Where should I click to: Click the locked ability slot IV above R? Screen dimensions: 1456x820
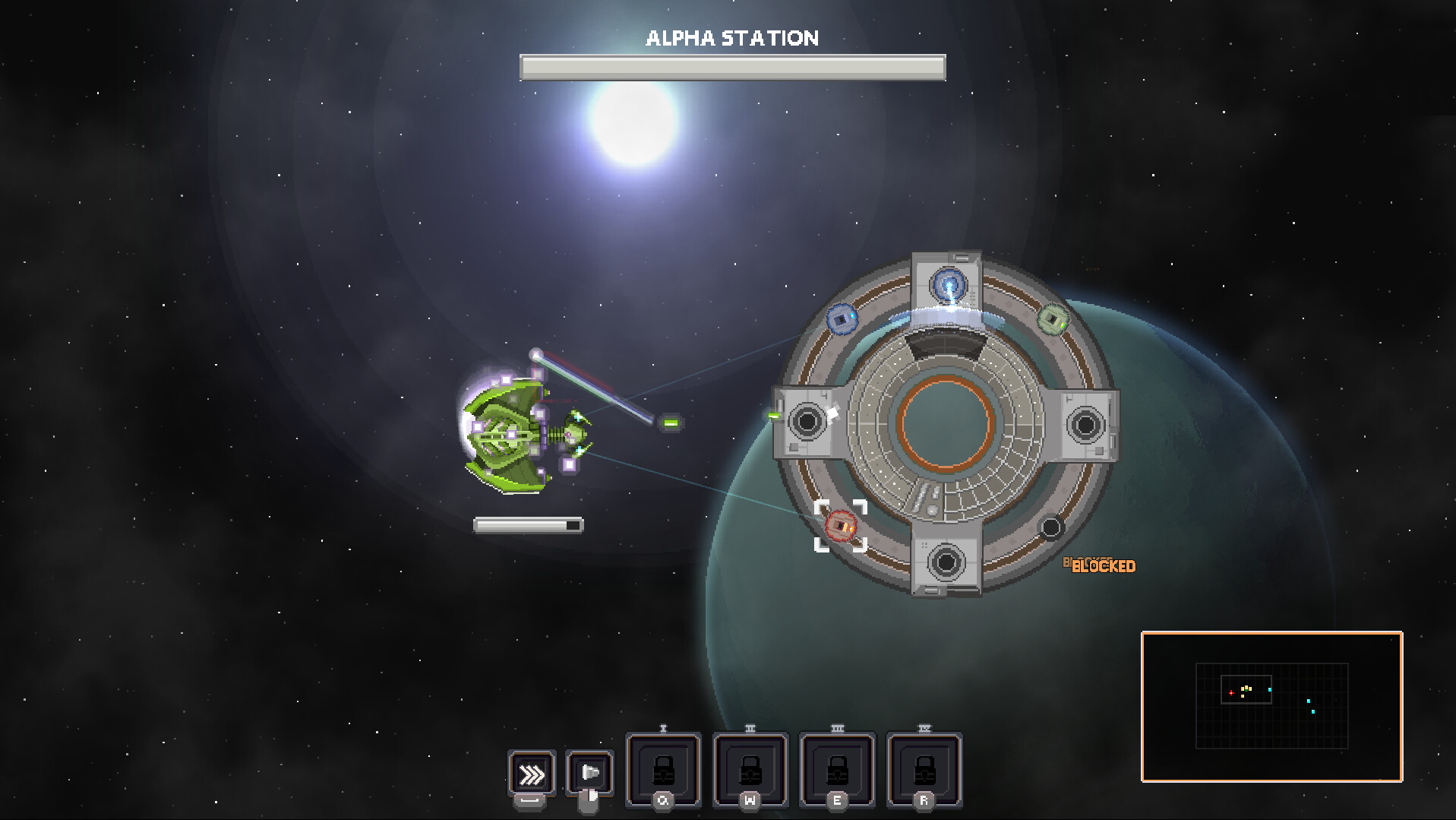point(924,770)
